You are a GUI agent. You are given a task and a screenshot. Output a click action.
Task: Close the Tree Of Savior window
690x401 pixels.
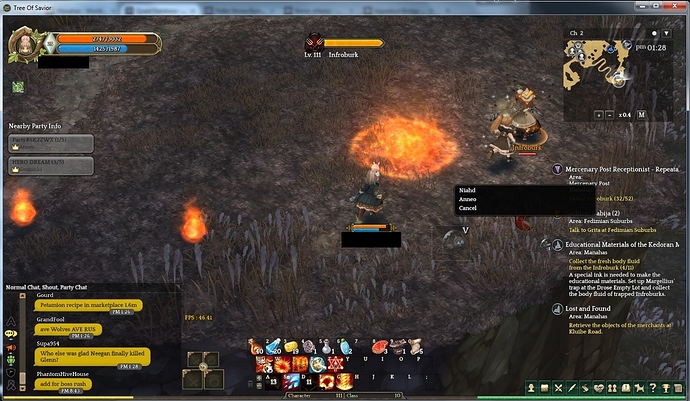click(x=678, y=7)
